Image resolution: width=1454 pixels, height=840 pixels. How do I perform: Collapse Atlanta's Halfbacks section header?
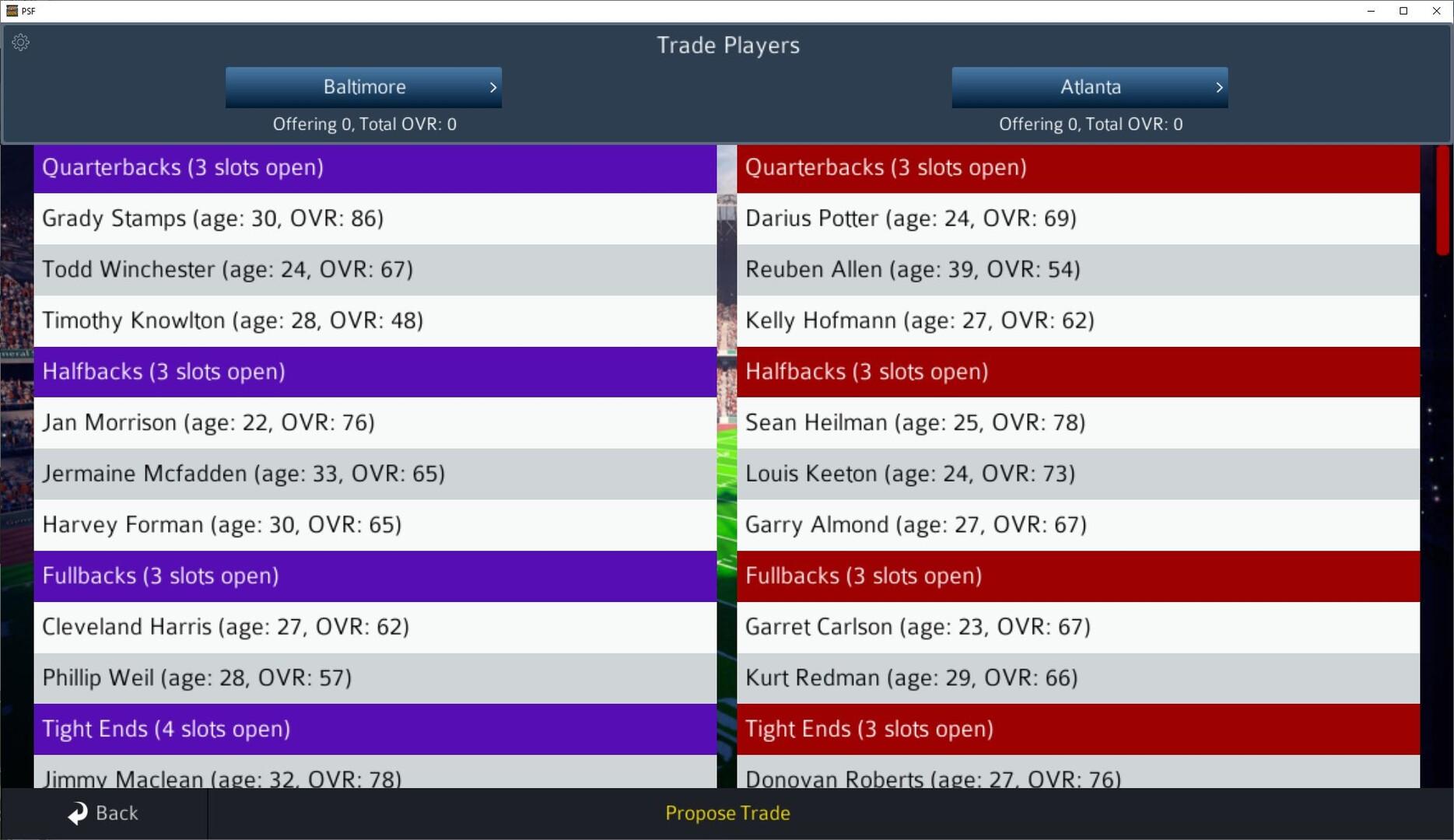point(1077,372)
